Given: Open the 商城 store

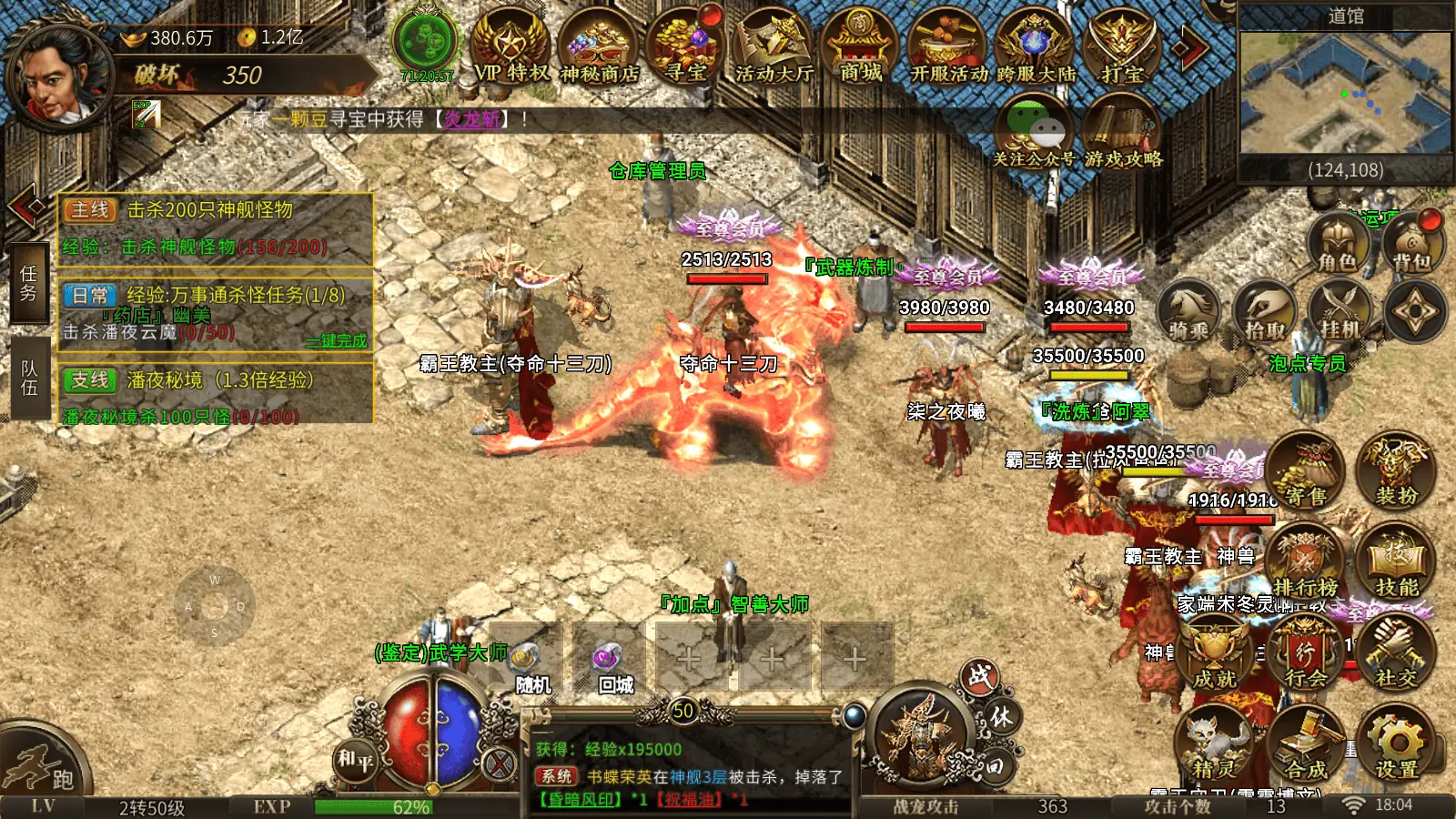Looking at the screenshot, I should (860, 48).
